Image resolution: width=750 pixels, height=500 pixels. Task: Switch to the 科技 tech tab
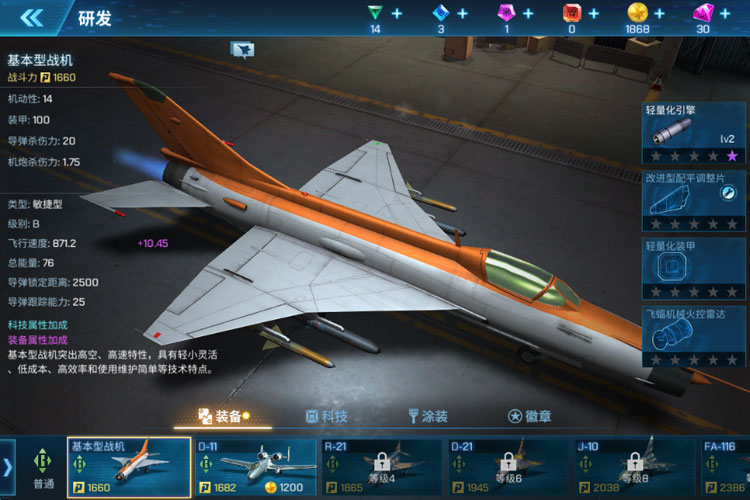(326, 416)
